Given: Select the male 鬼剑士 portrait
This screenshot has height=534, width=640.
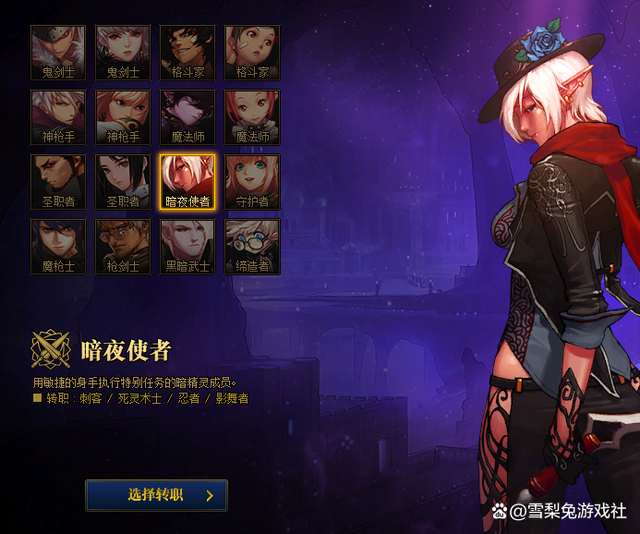Looking at the screenshot, I should pos(57,53).
